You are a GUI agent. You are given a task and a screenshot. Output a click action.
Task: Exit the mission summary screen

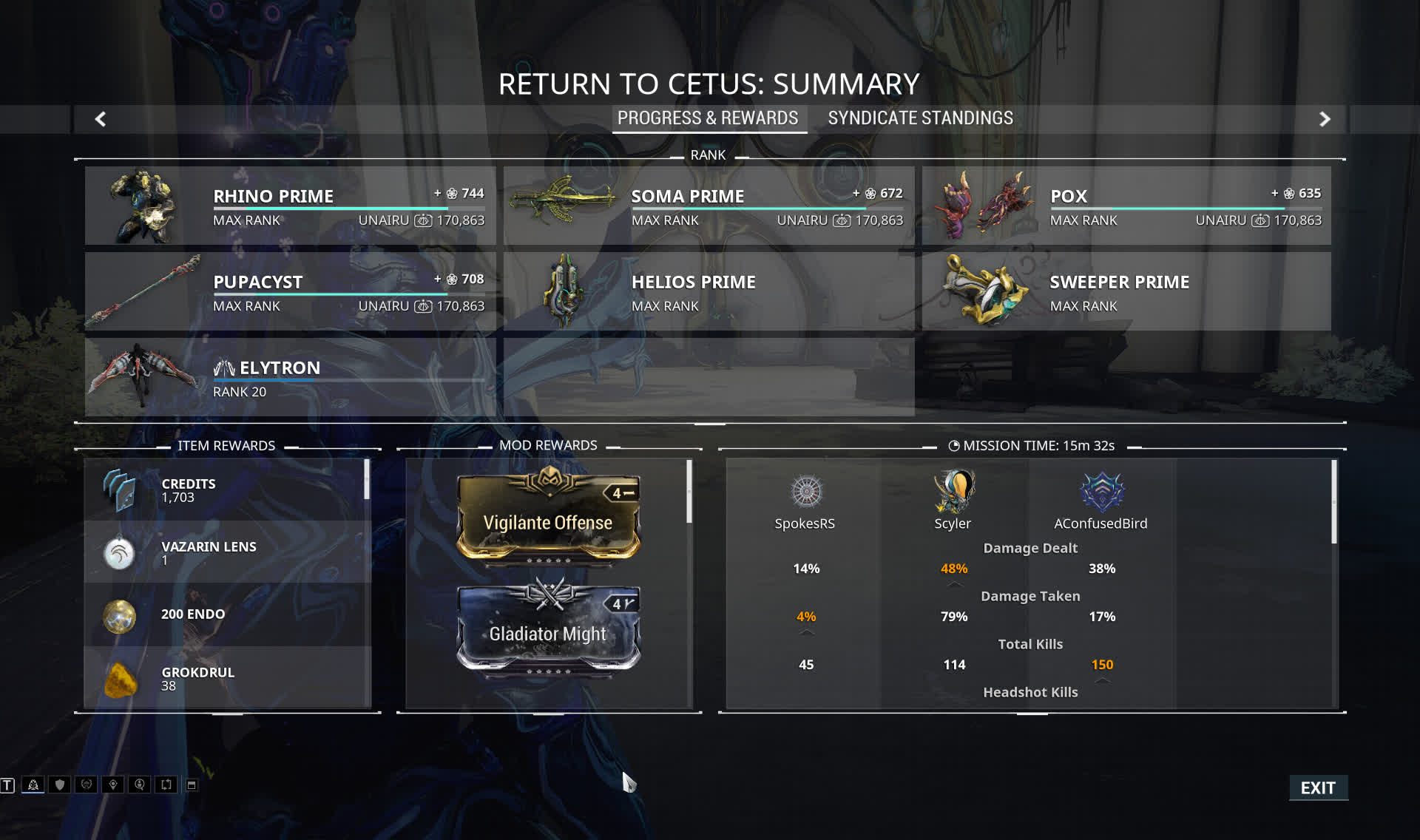click(x=1318, y=787)
